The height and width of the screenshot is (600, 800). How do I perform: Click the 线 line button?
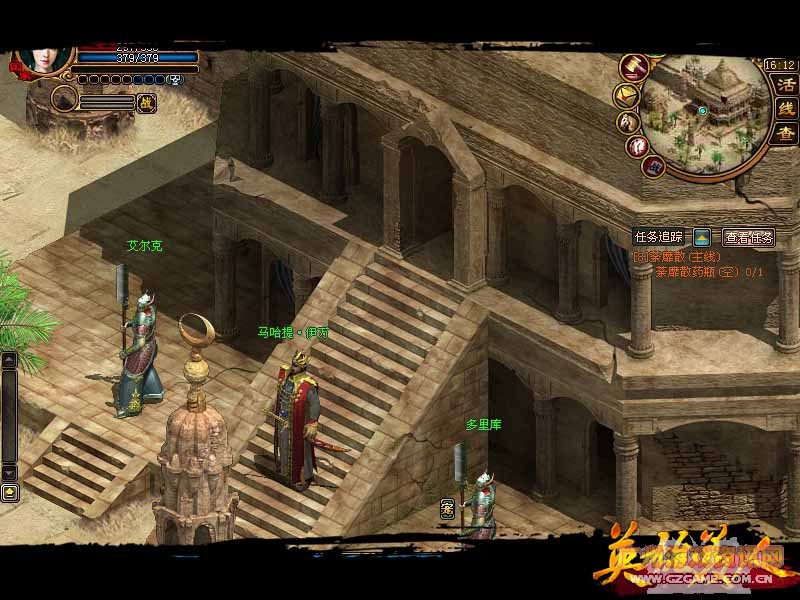pos(786,108)
